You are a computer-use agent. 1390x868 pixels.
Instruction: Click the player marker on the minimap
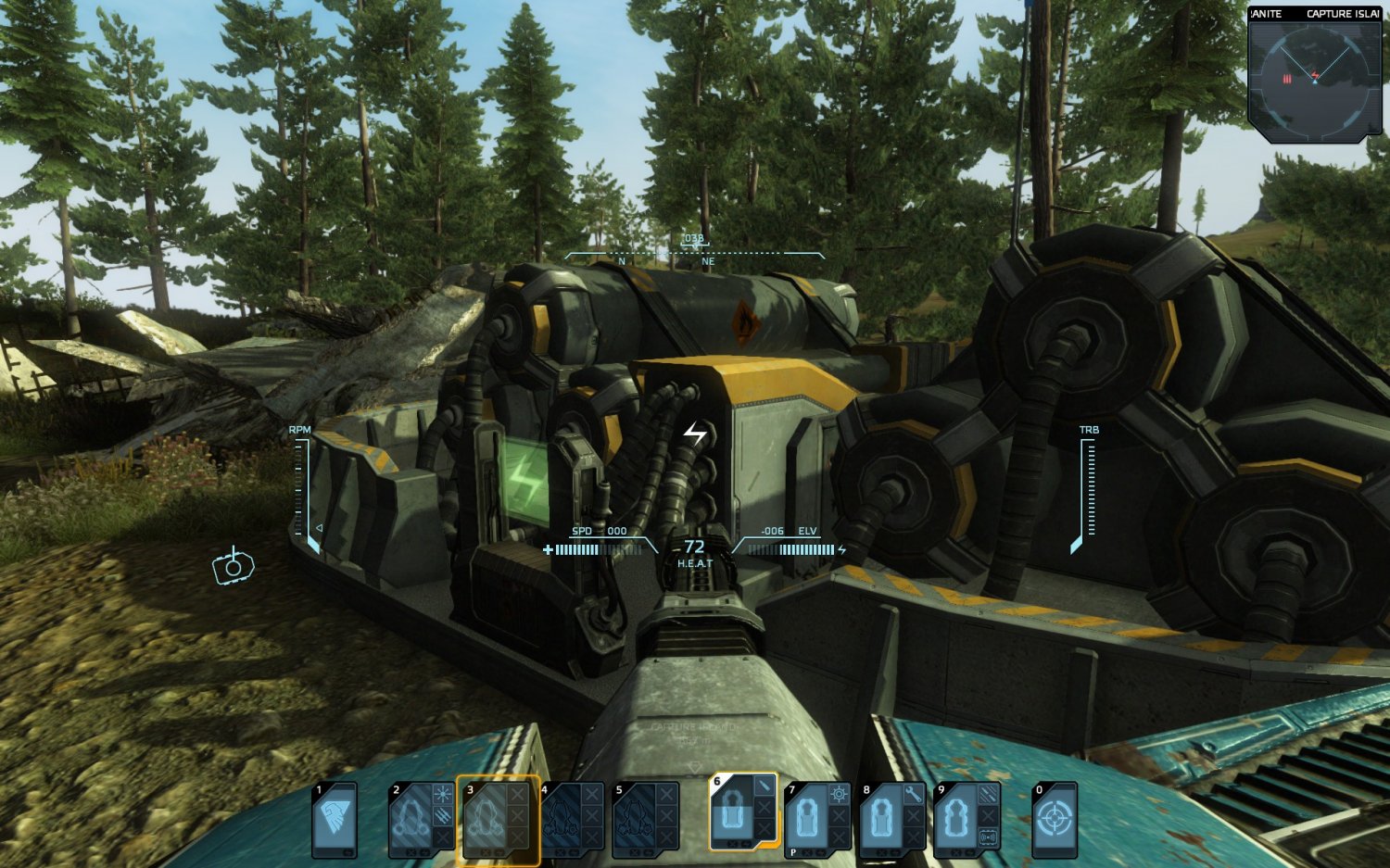pos(1315,82)
